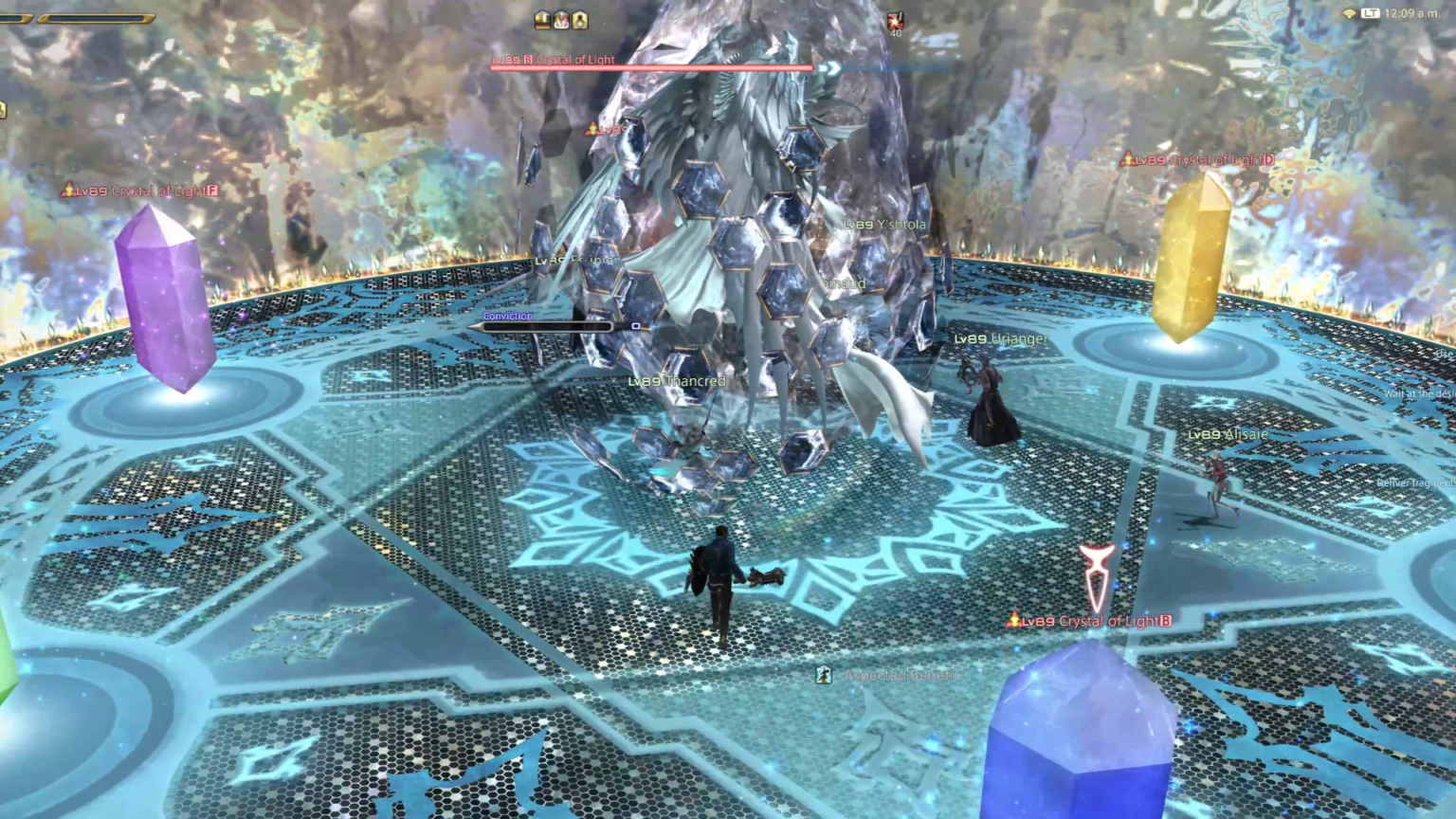Click the LT local time badge next to clock
1456x819 pixels.
coord(1370,14)
